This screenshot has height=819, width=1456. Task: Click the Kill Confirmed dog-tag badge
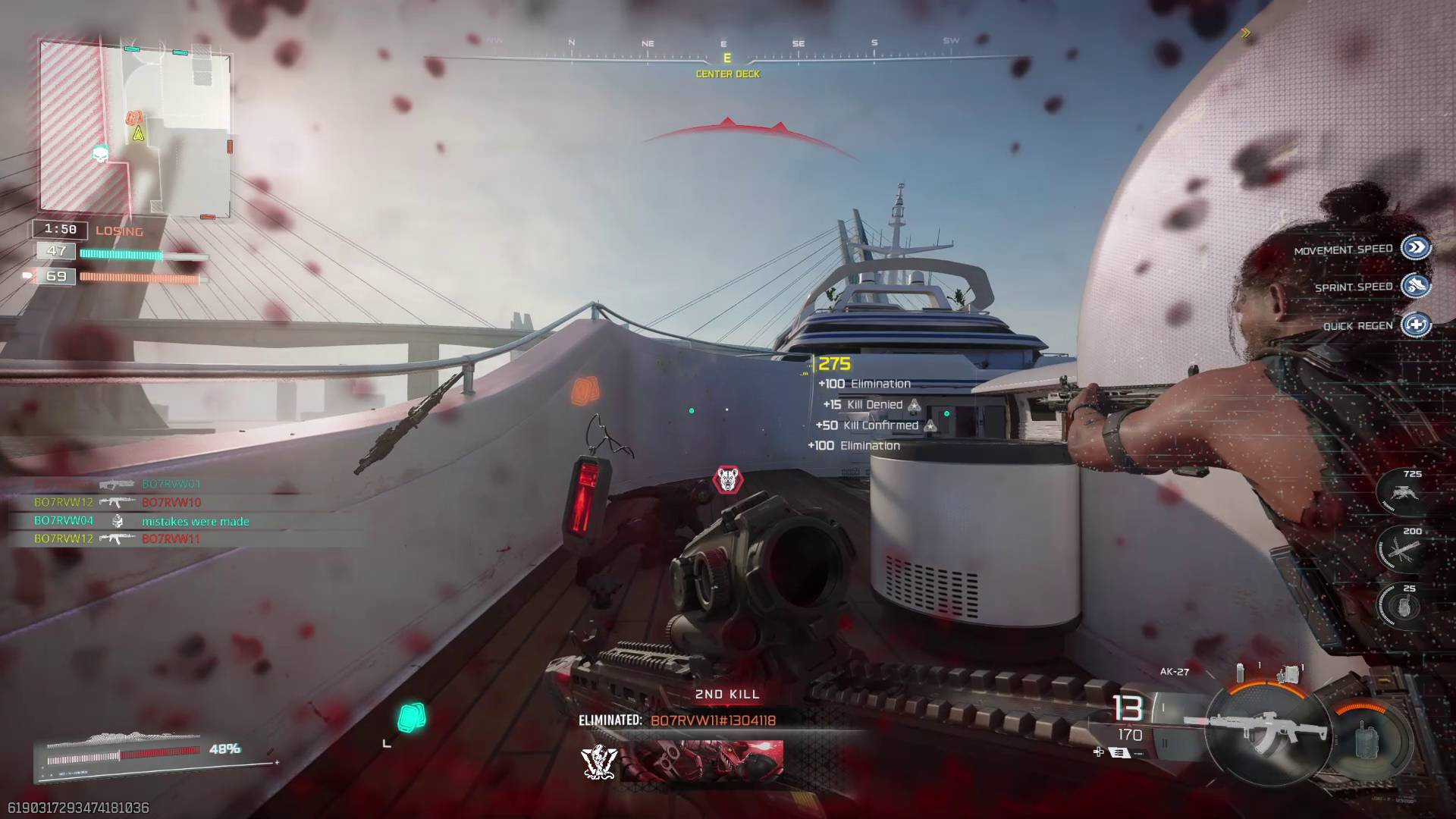pos(931,425)
